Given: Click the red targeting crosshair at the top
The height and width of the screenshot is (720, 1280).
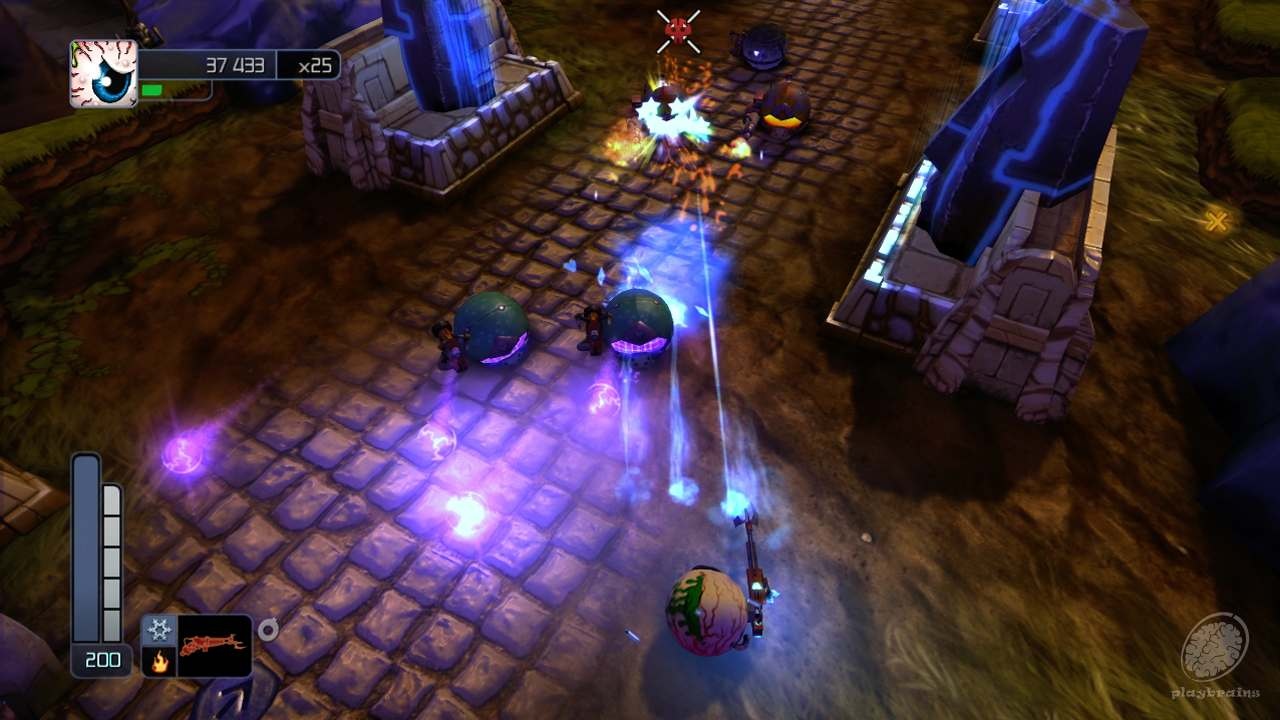Looking at the screenshot, I should (x=676, y=31).
